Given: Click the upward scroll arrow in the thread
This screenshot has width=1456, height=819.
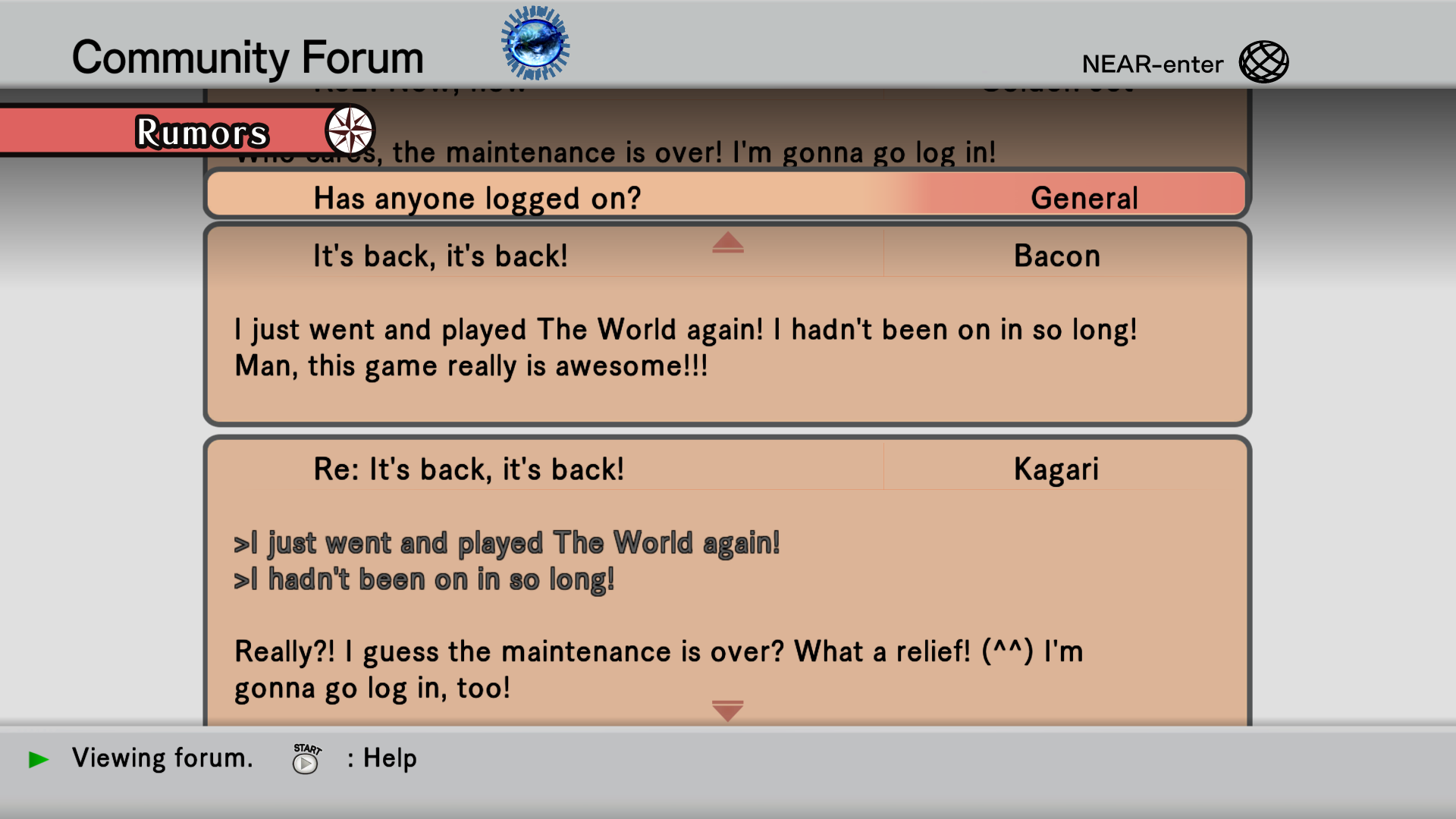Looking at the screenshot, I should [727, 243].
